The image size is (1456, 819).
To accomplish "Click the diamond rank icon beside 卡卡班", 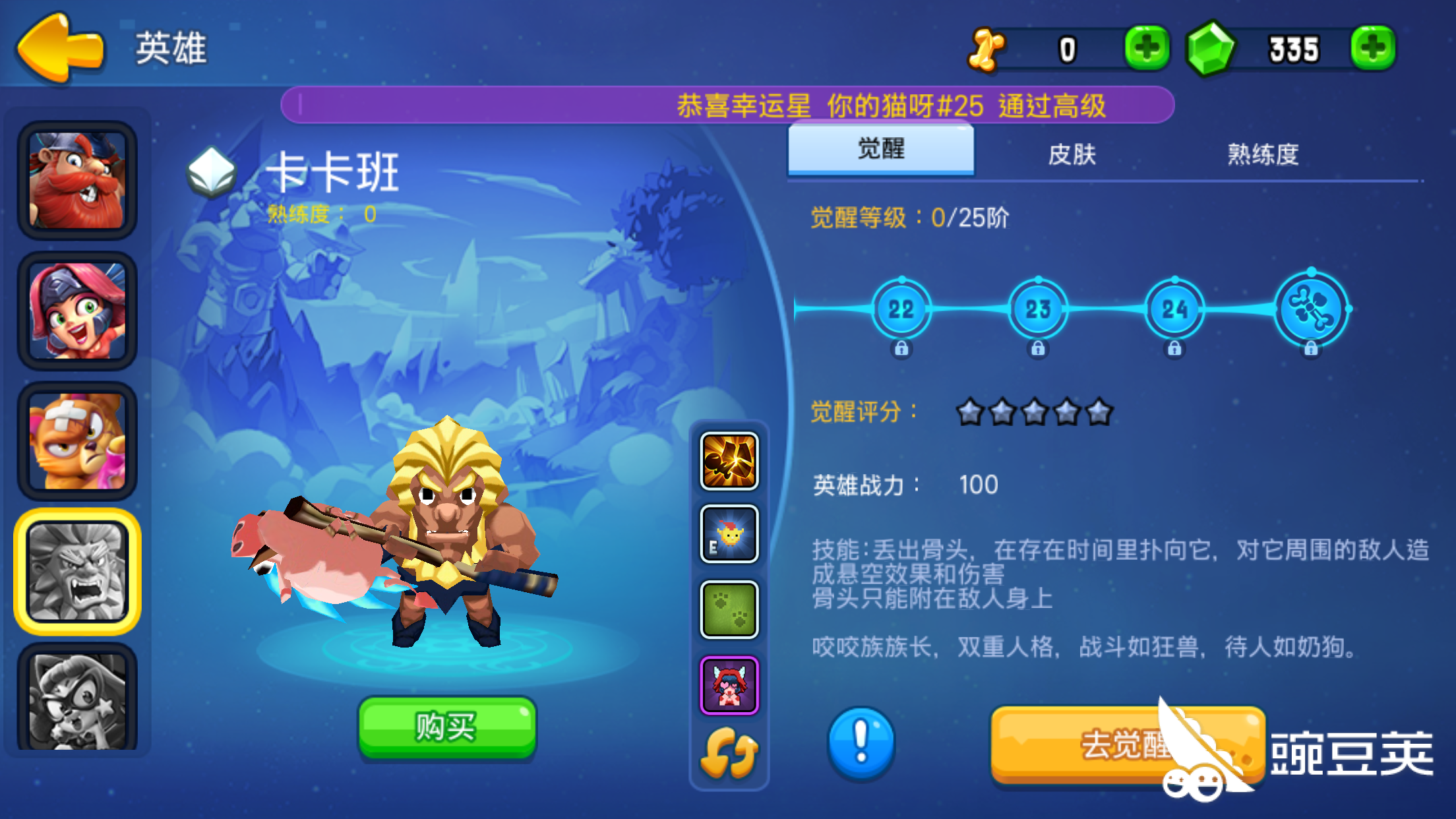I will 212,170.
